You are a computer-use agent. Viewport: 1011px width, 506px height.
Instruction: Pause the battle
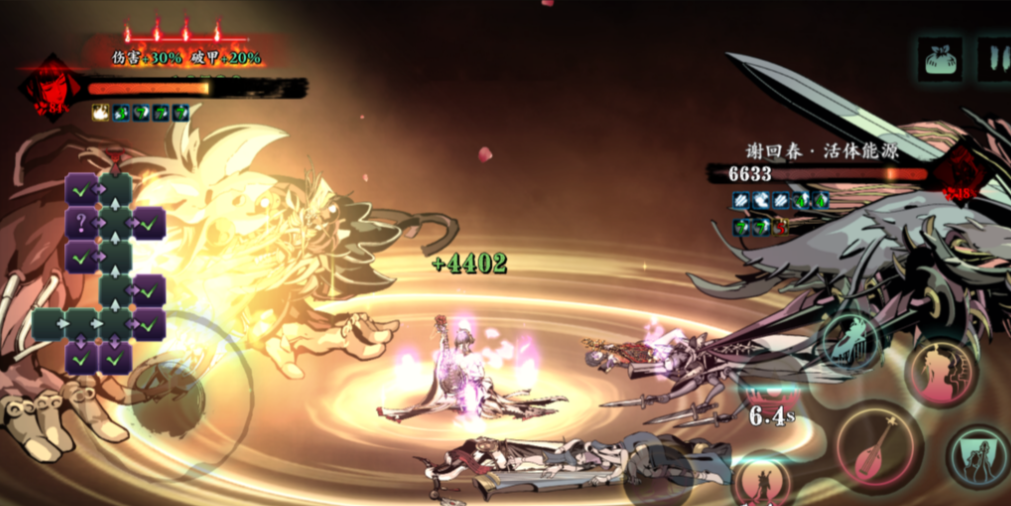pyautogui.click(x=995, y=59)
